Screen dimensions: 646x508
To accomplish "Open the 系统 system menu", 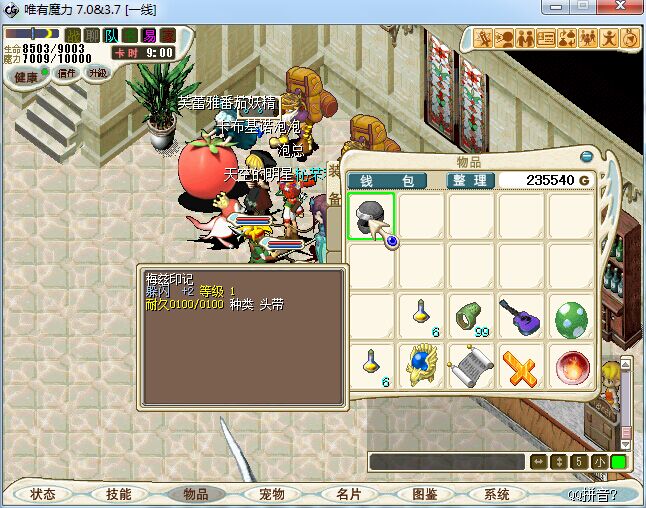I will [497, 494].
